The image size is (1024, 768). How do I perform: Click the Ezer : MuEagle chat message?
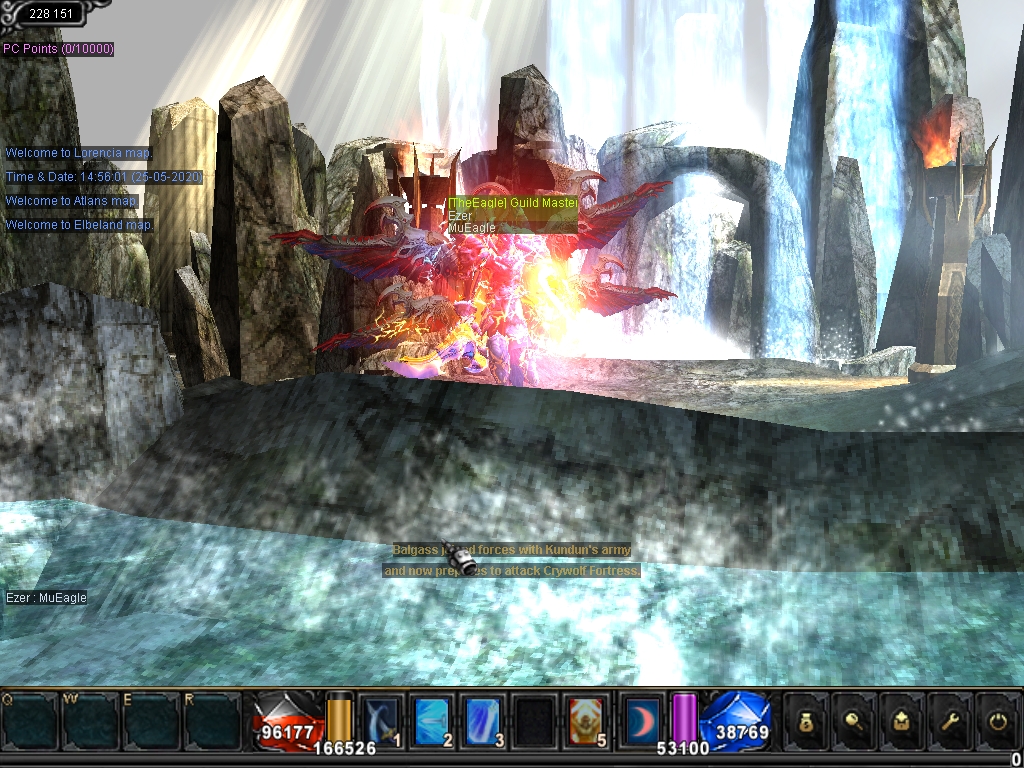47,598
